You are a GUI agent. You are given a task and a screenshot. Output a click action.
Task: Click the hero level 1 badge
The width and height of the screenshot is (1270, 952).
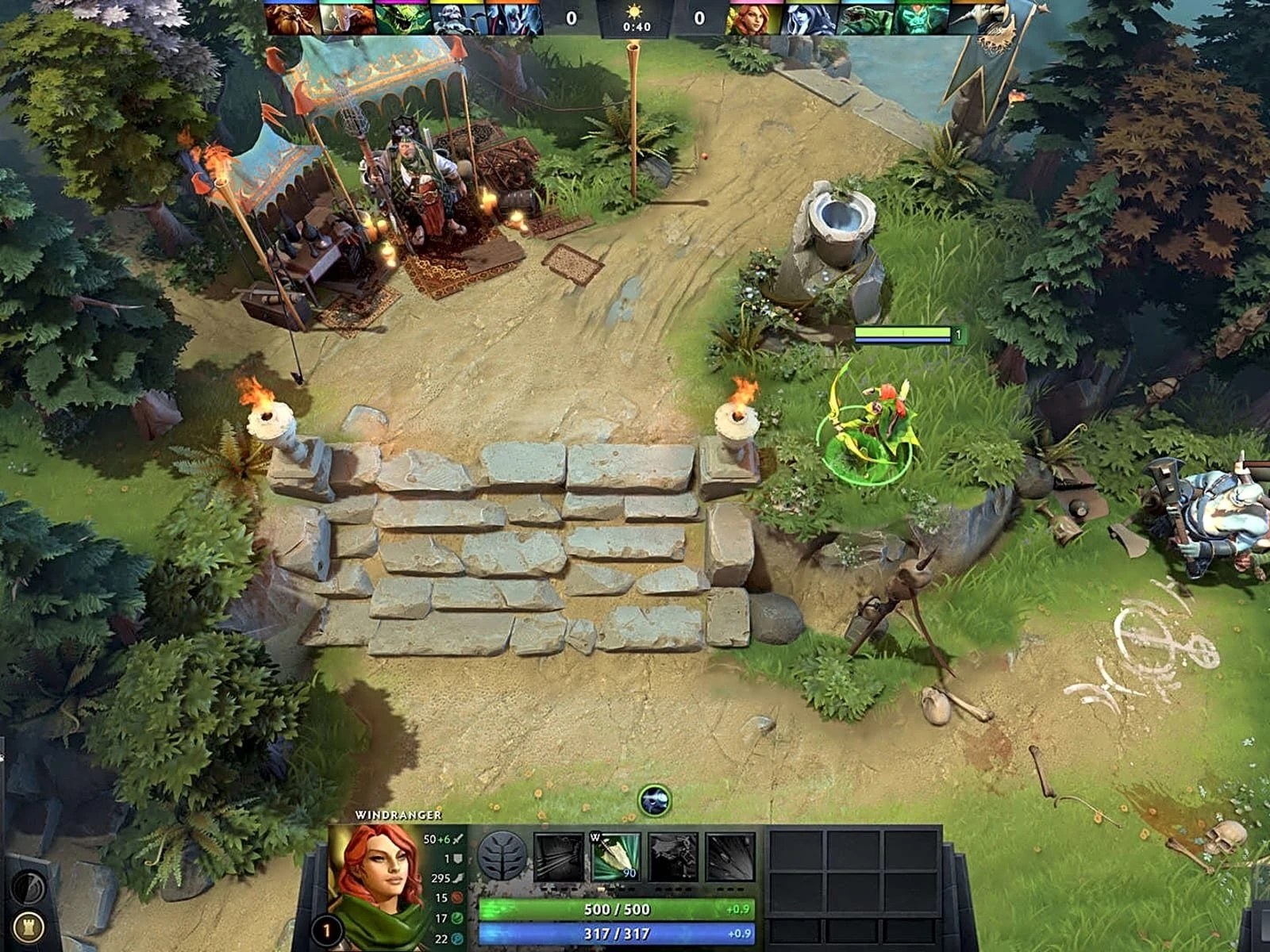click(325, 929)
